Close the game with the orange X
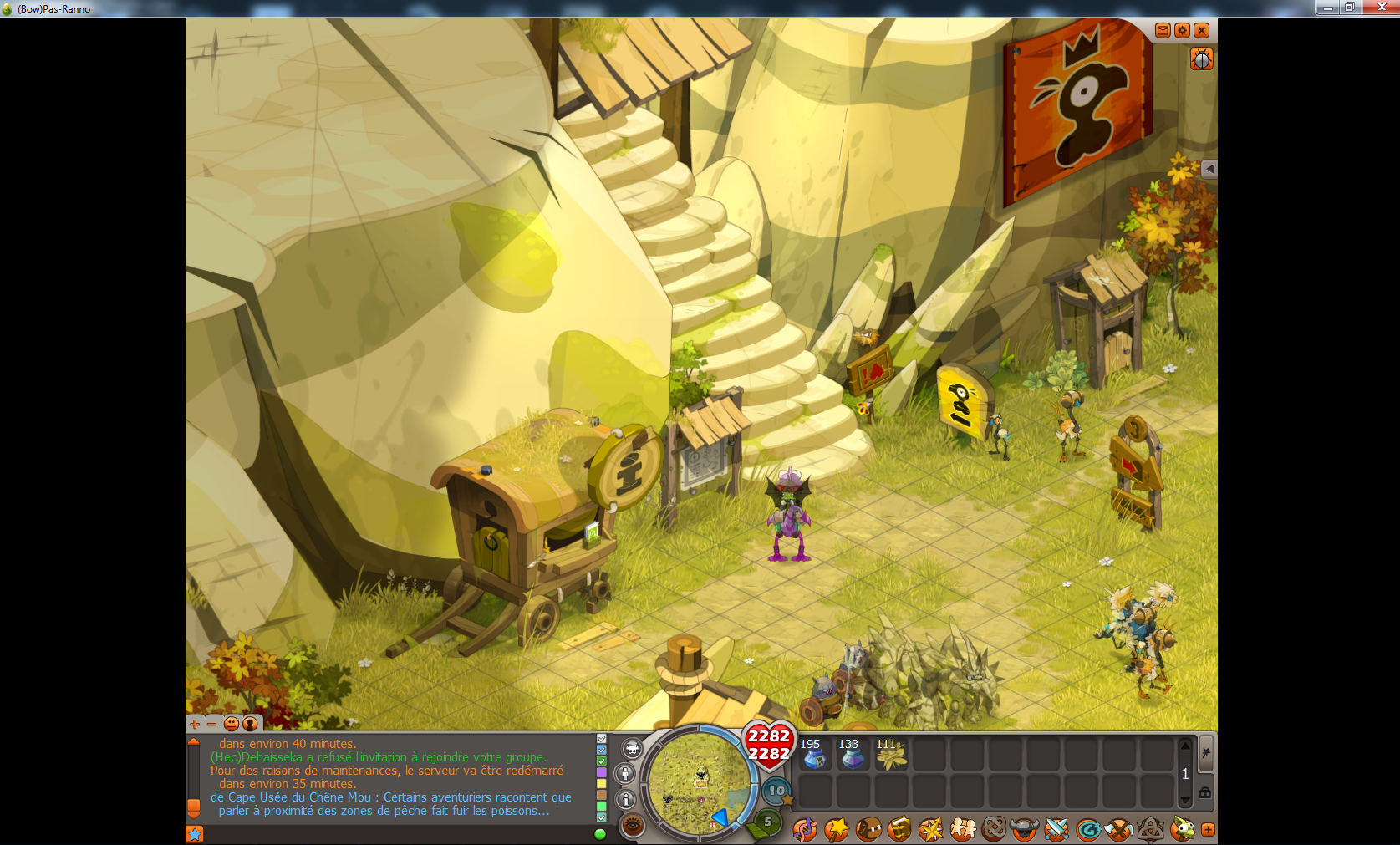The image size is (1400, 845). (x=1201, y=31)
